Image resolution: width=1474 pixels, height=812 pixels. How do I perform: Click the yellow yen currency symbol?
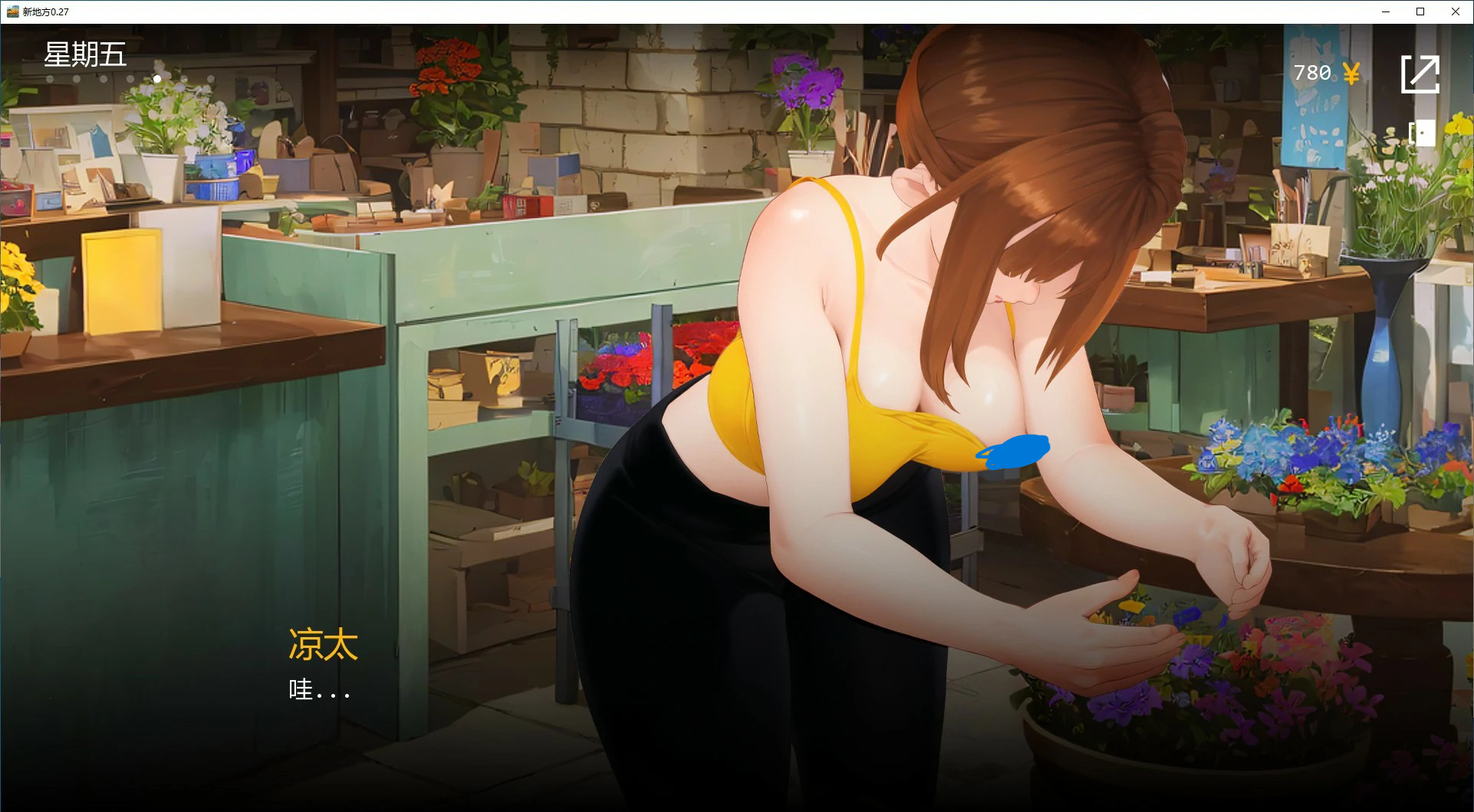[x=1353, y=73]
